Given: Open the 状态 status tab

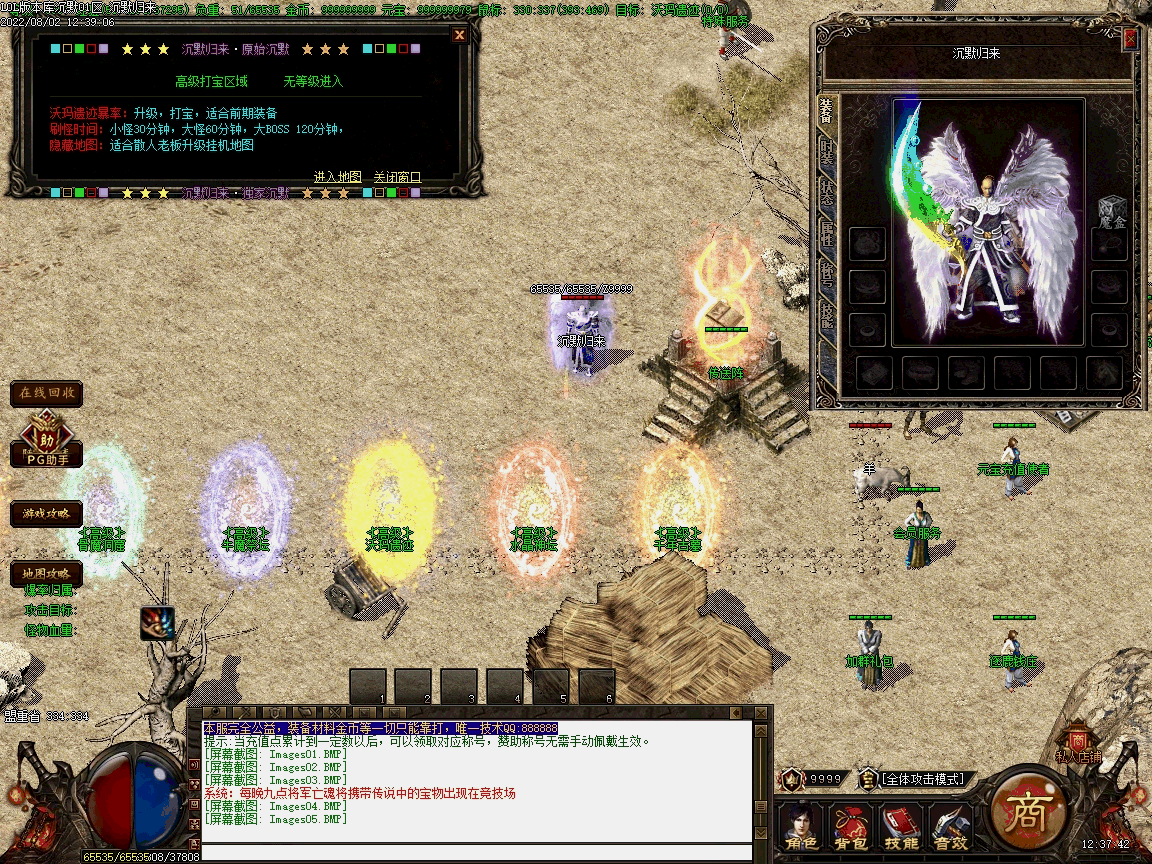Looking at the screenshot, I should click(x=826, y=192).
